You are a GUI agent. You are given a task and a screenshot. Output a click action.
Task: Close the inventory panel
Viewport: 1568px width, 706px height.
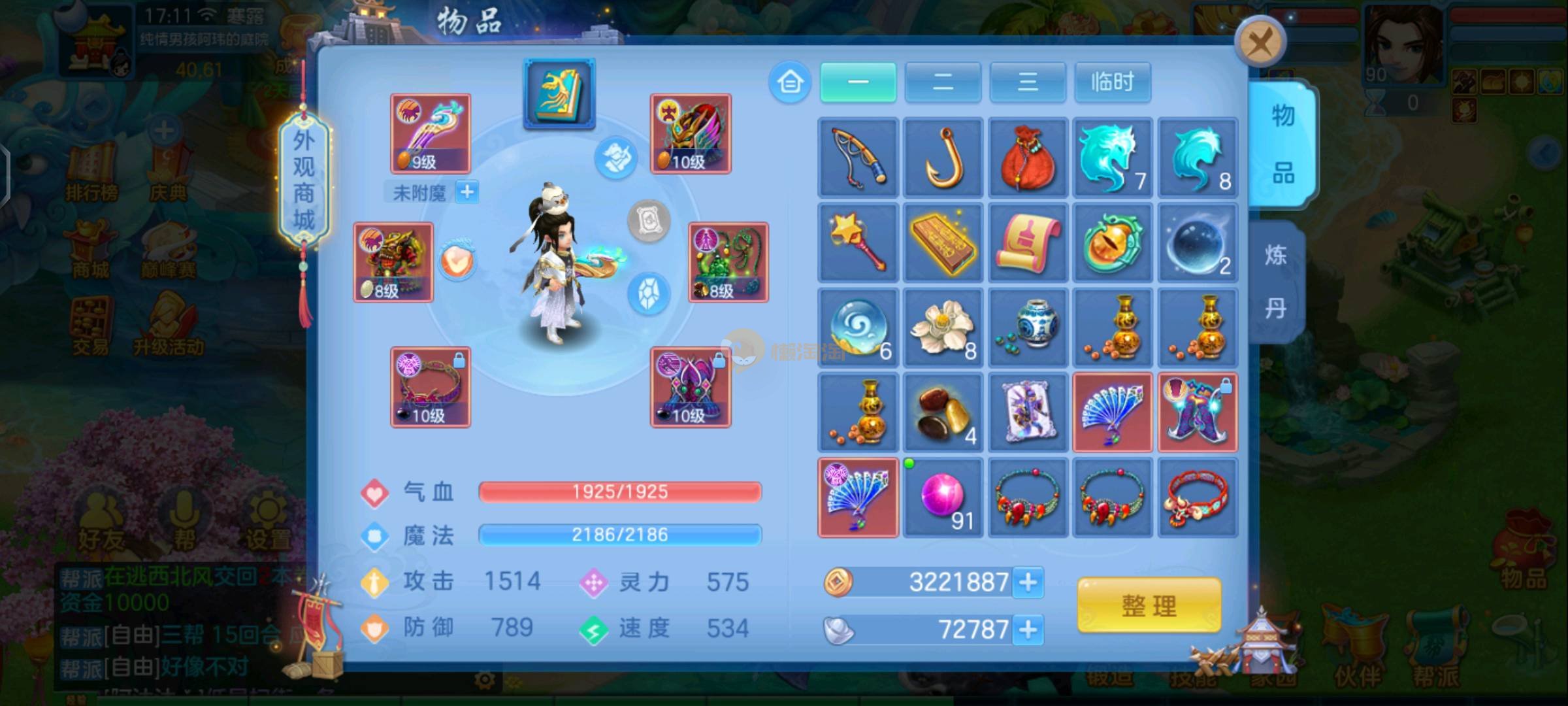tap(1260, 43)
